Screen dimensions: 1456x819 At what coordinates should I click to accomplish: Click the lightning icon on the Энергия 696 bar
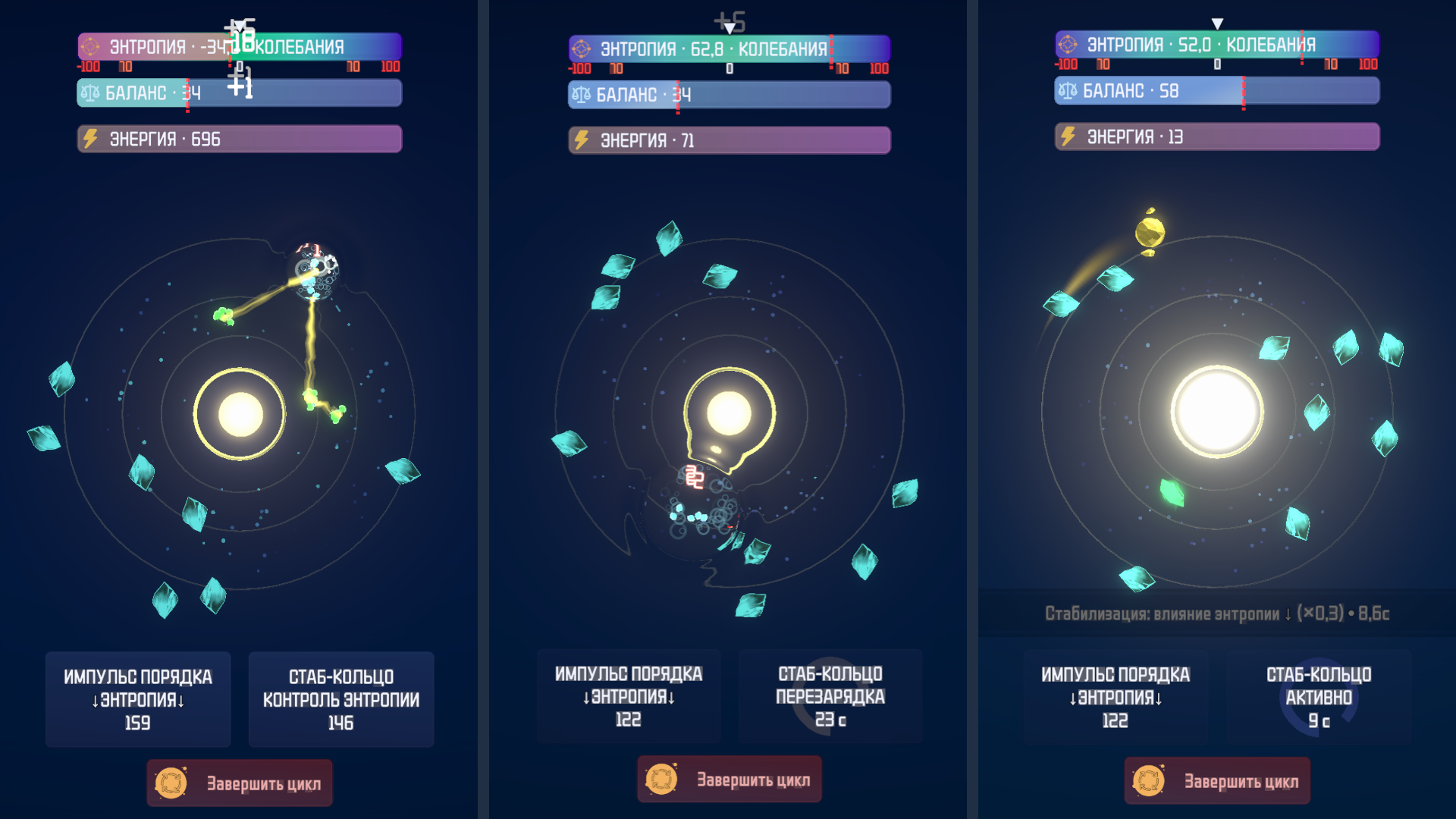pos(92,139)
